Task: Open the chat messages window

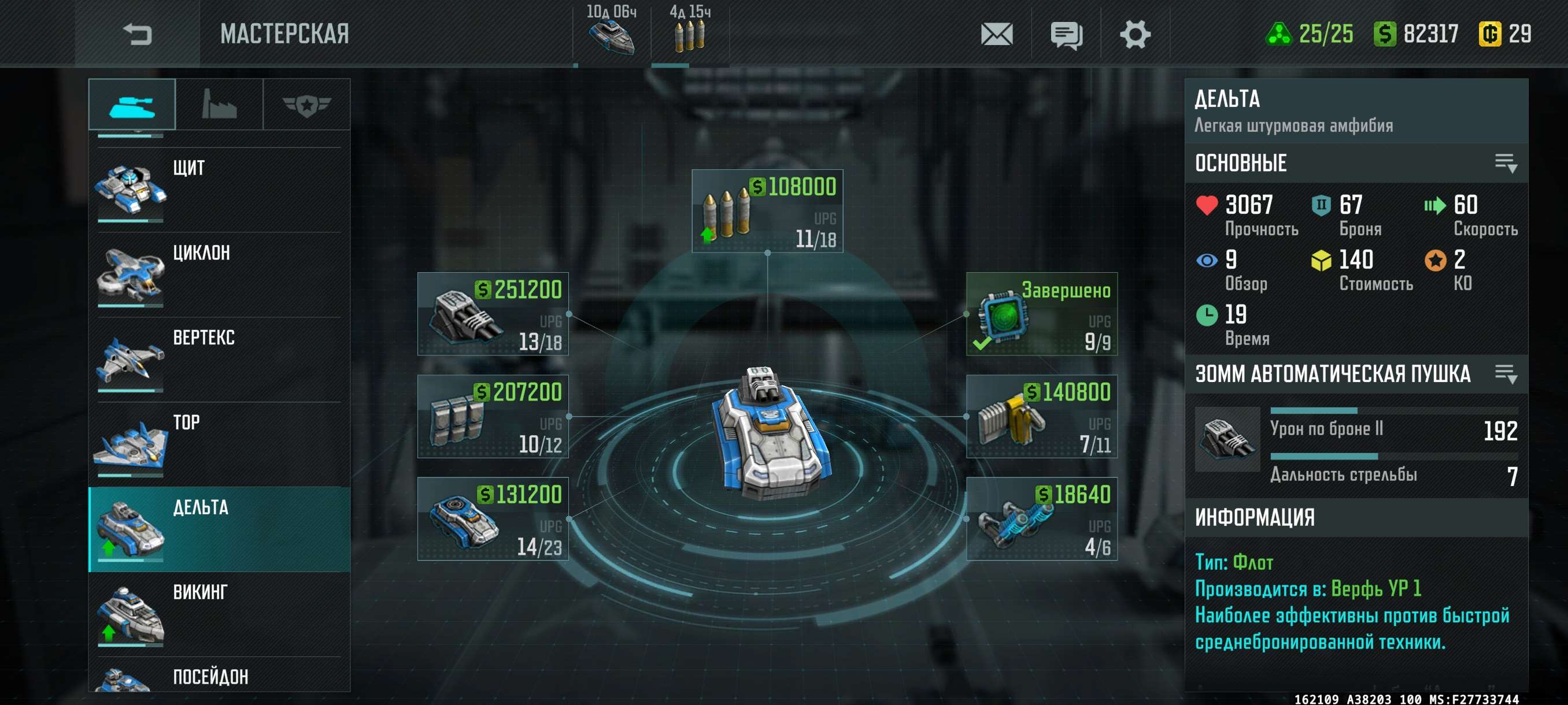Action: click(1066, 35)
